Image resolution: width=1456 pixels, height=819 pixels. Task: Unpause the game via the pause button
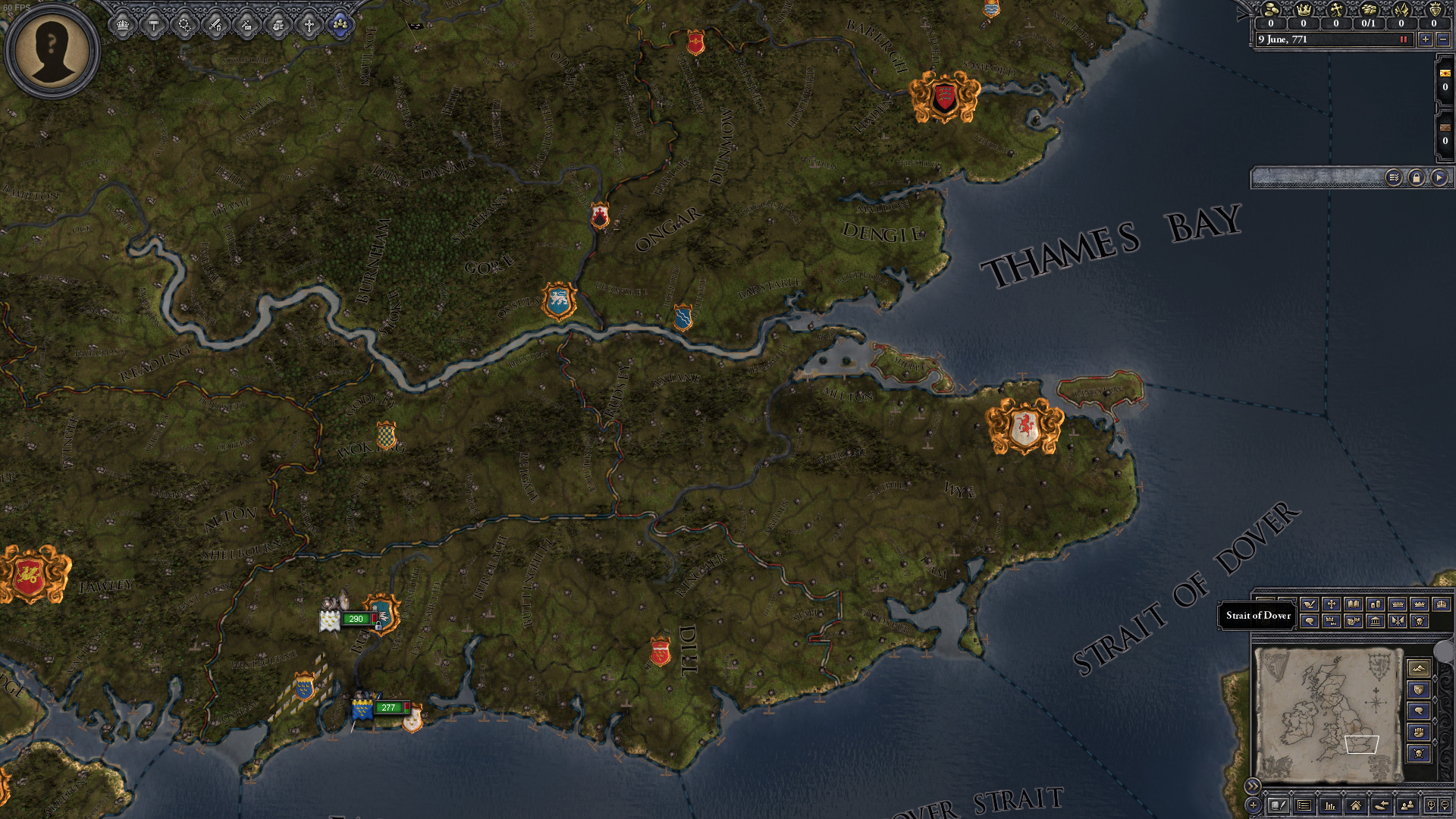[x=1404, y=40]
